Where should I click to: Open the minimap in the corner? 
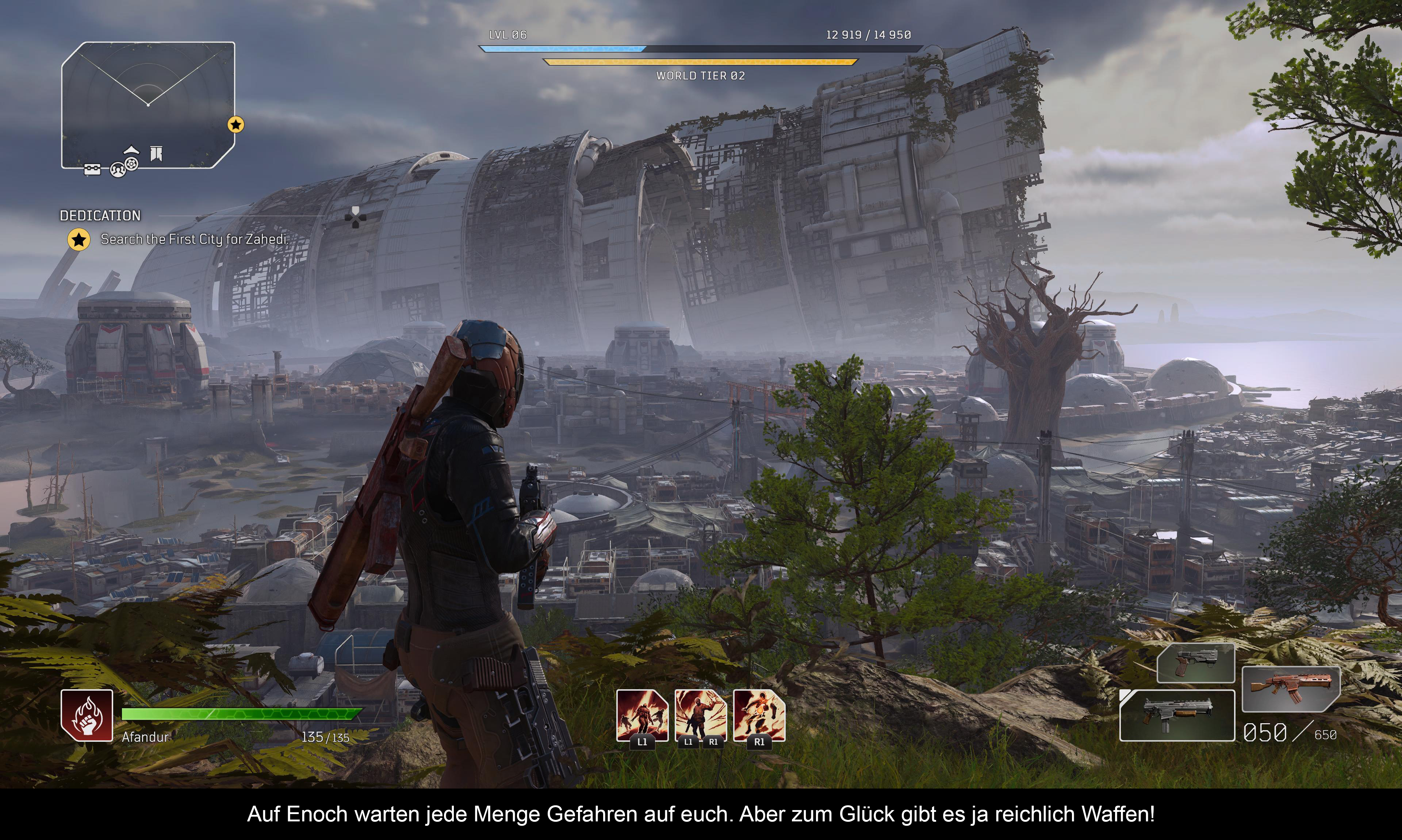coord(148,105)
